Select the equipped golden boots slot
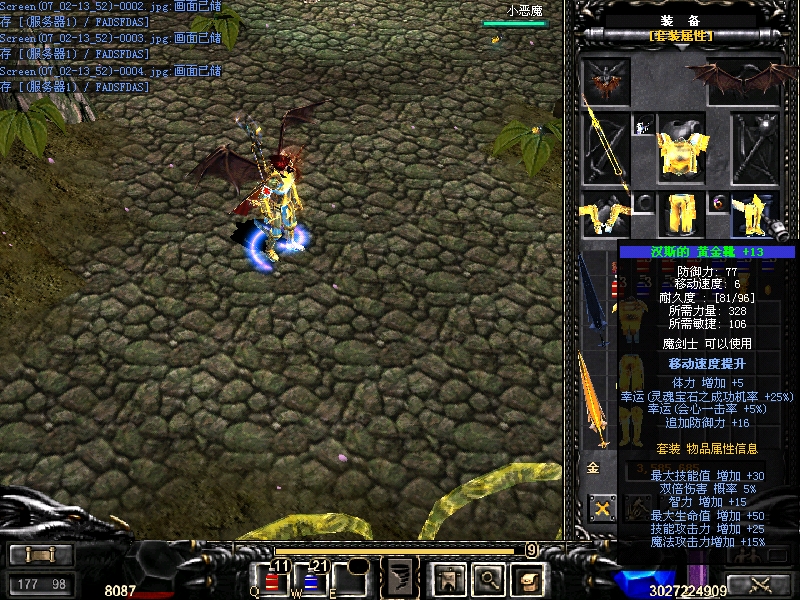This screenshot has width=800, height=600. (x=755, y=215)
